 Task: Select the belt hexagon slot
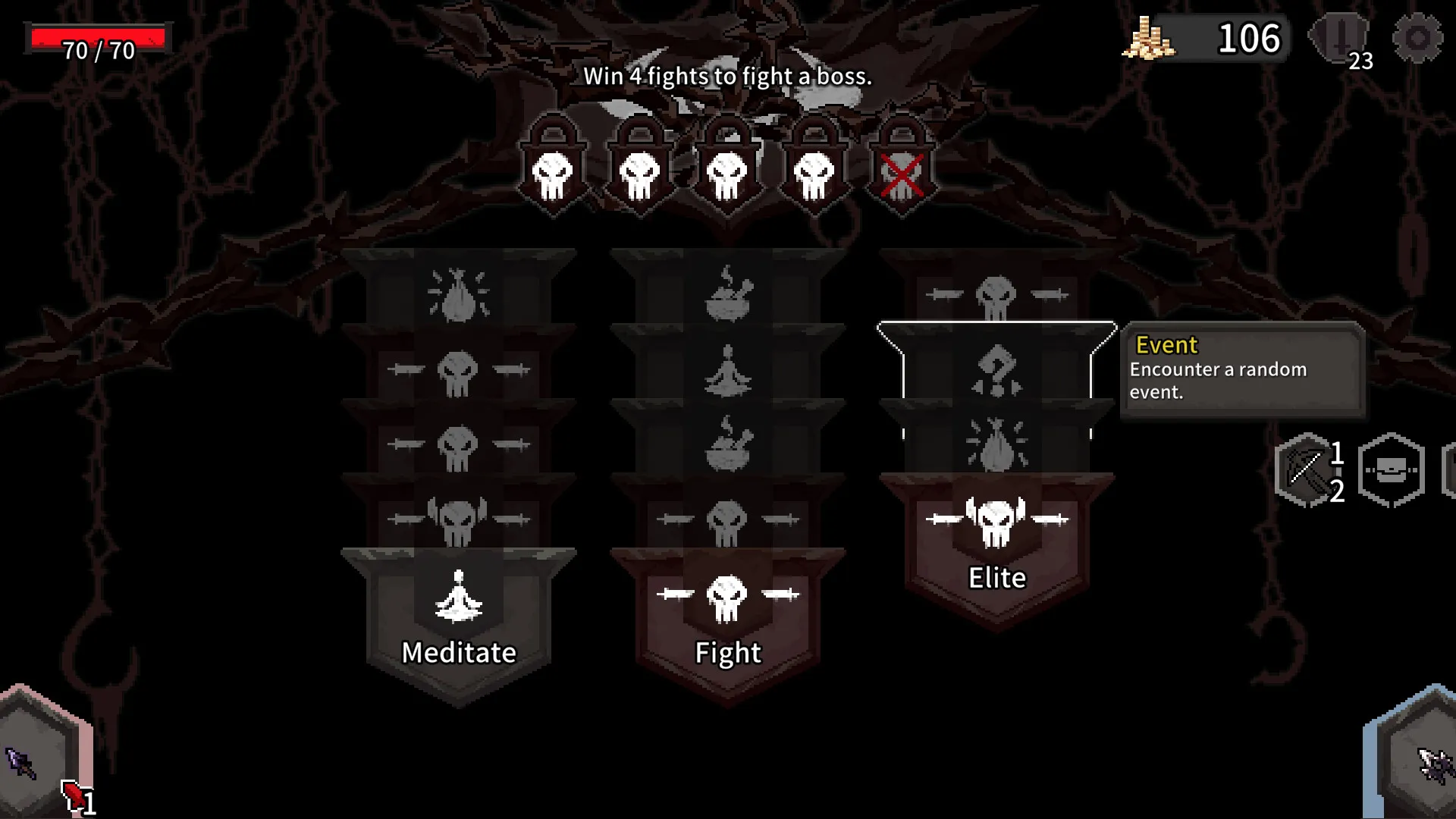click(x=1391, y=470)
